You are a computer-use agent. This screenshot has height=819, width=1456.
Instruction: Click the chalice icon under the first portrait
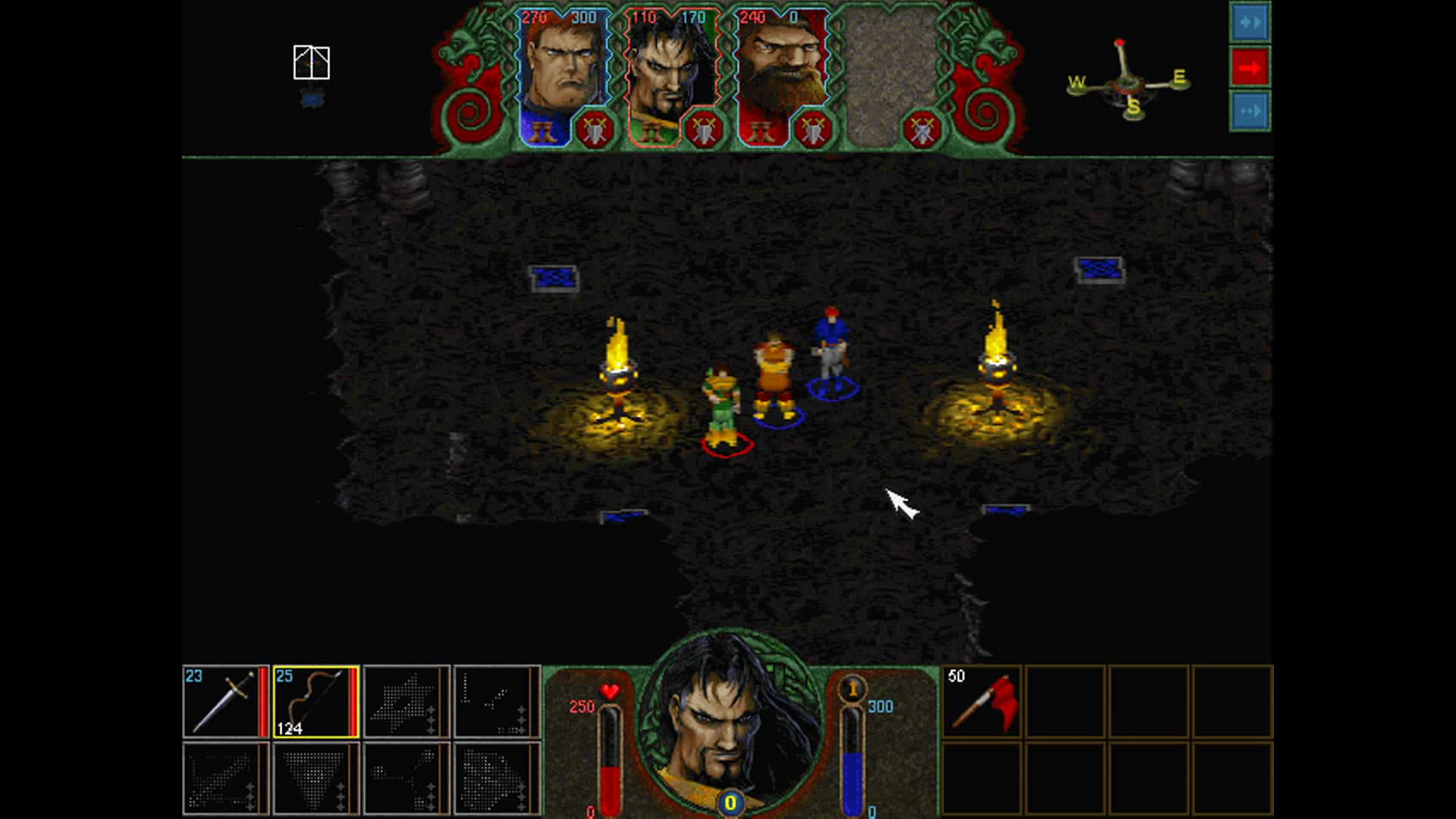click(x=542, y=129)
